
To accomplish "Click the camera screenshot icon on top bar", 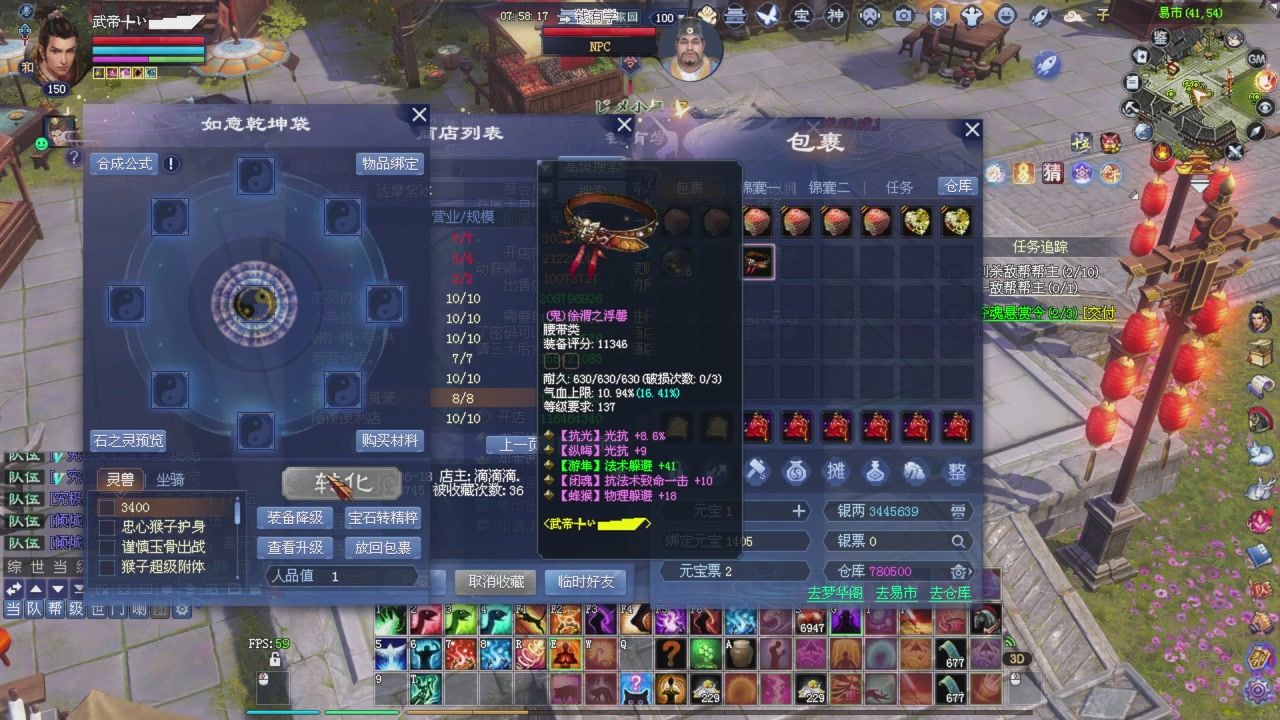I will [x=903, y=15].
